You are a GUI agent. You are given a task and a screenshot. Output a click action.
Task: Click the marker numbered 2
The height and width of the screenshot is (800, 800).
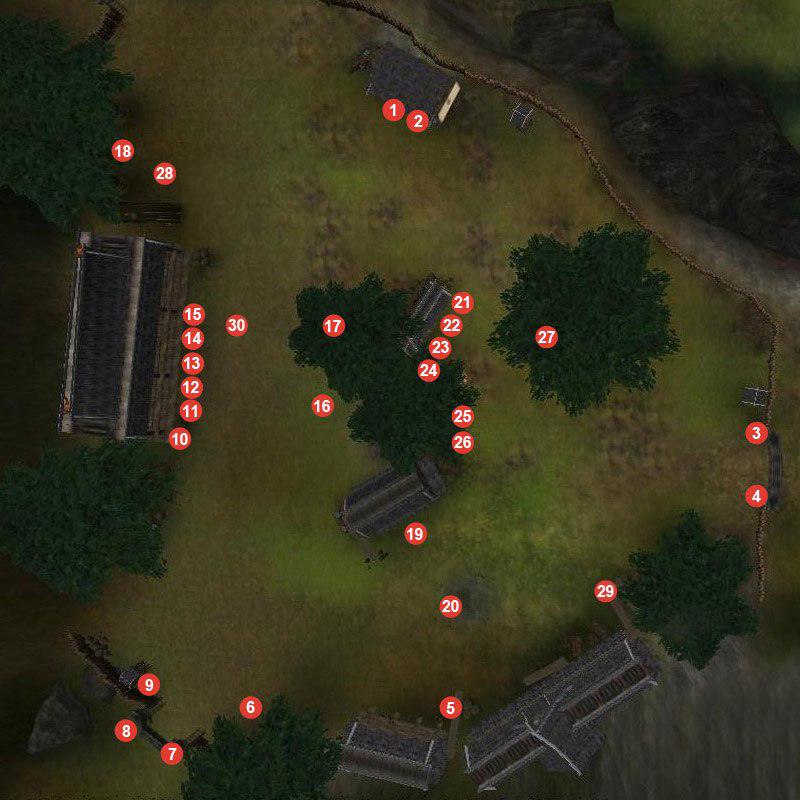(x=418, y=121)
